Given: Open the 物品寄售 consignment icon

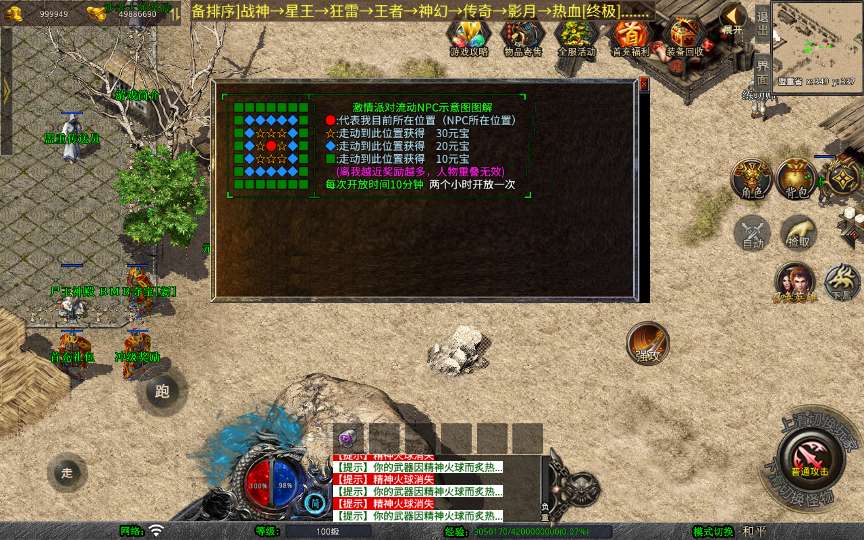Looking at the screenshot, I should point(523,37).
